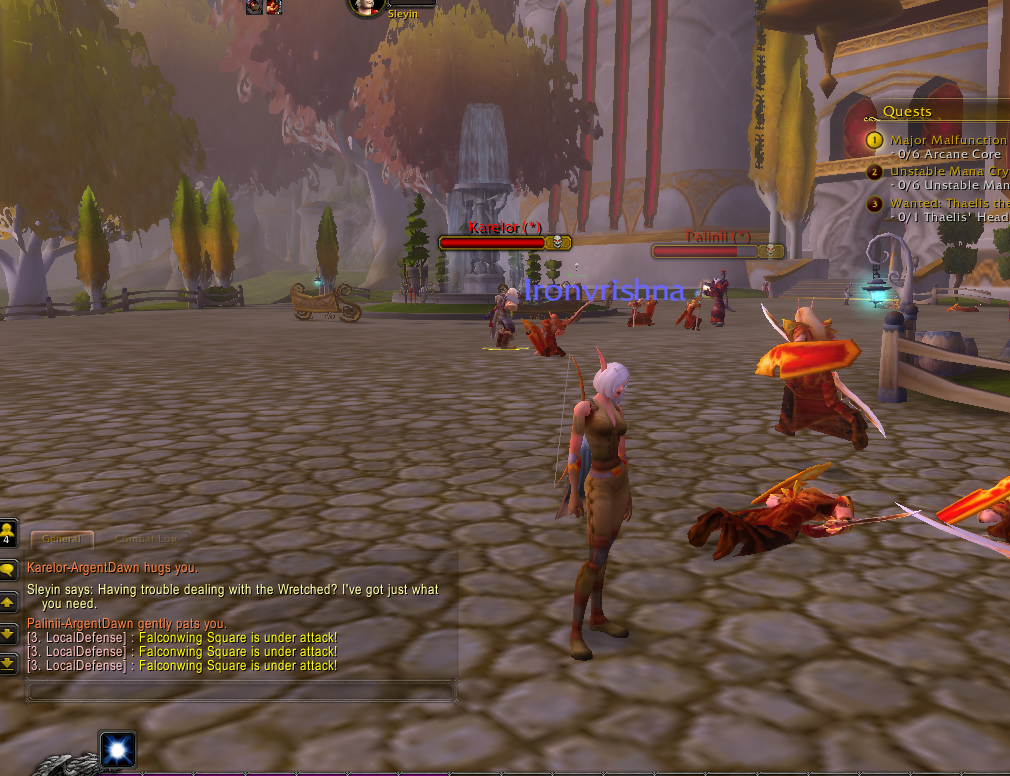Select the Unstable Mana Crystals quest

point(949,172)
